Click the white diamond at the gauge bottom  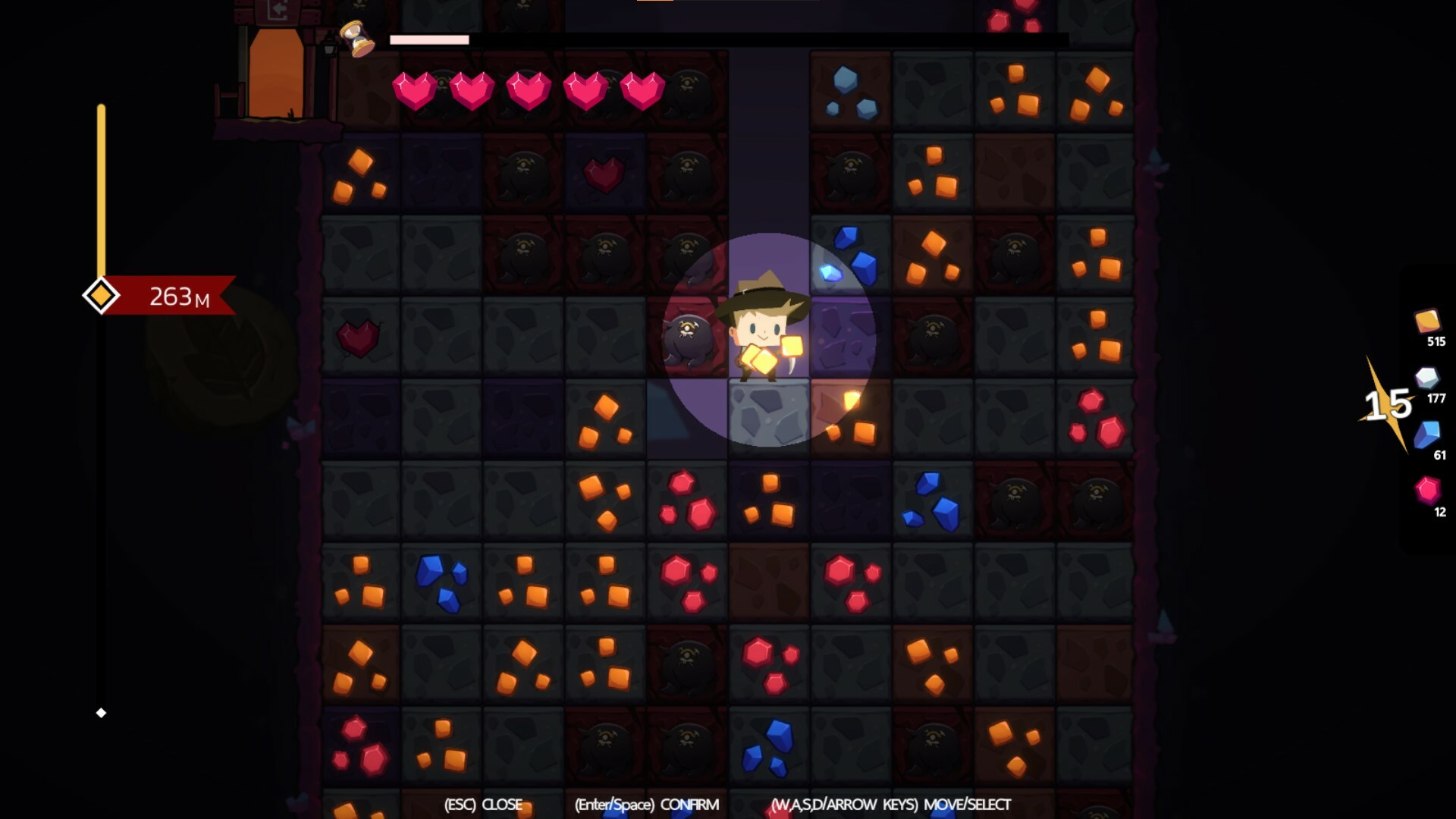click(102, 711)
